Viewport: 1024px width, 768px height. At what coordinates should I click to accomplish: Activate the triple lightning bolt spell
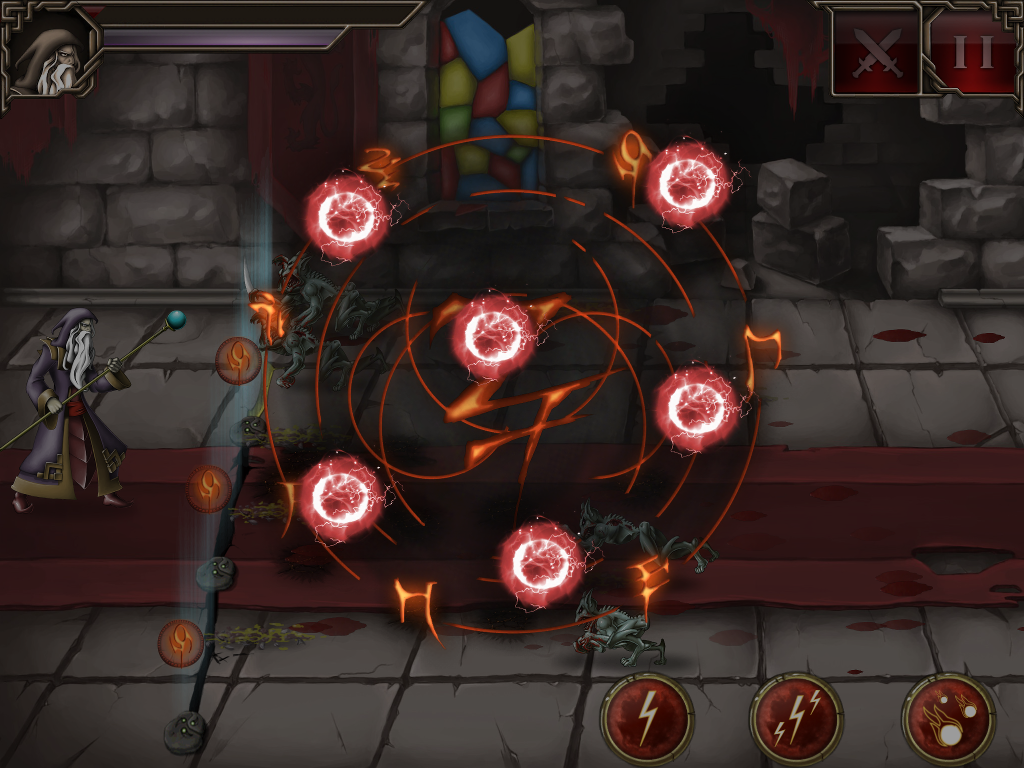797,719
